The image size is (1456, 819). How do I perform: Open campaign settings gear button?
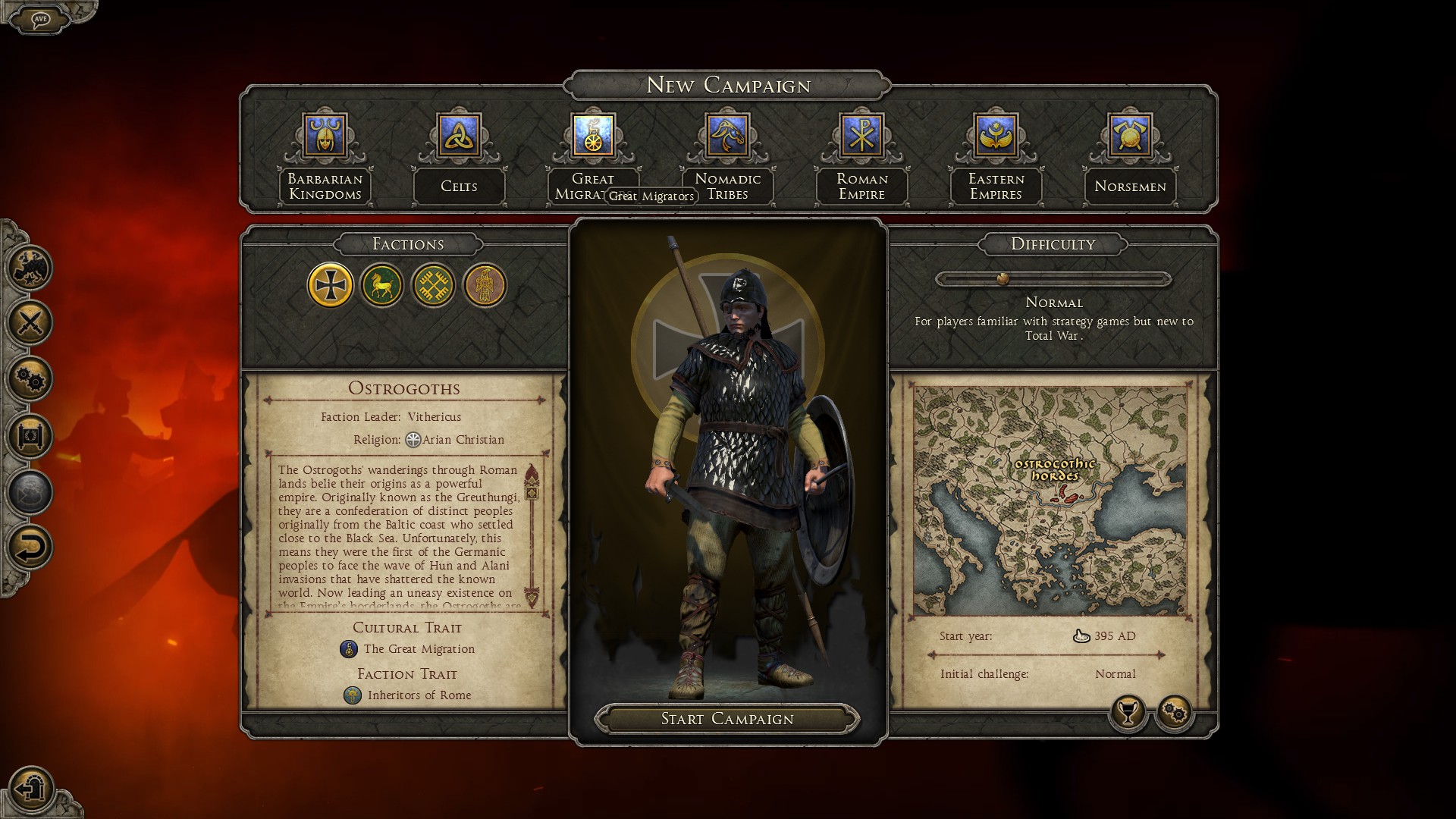(x=1174, y=713)
